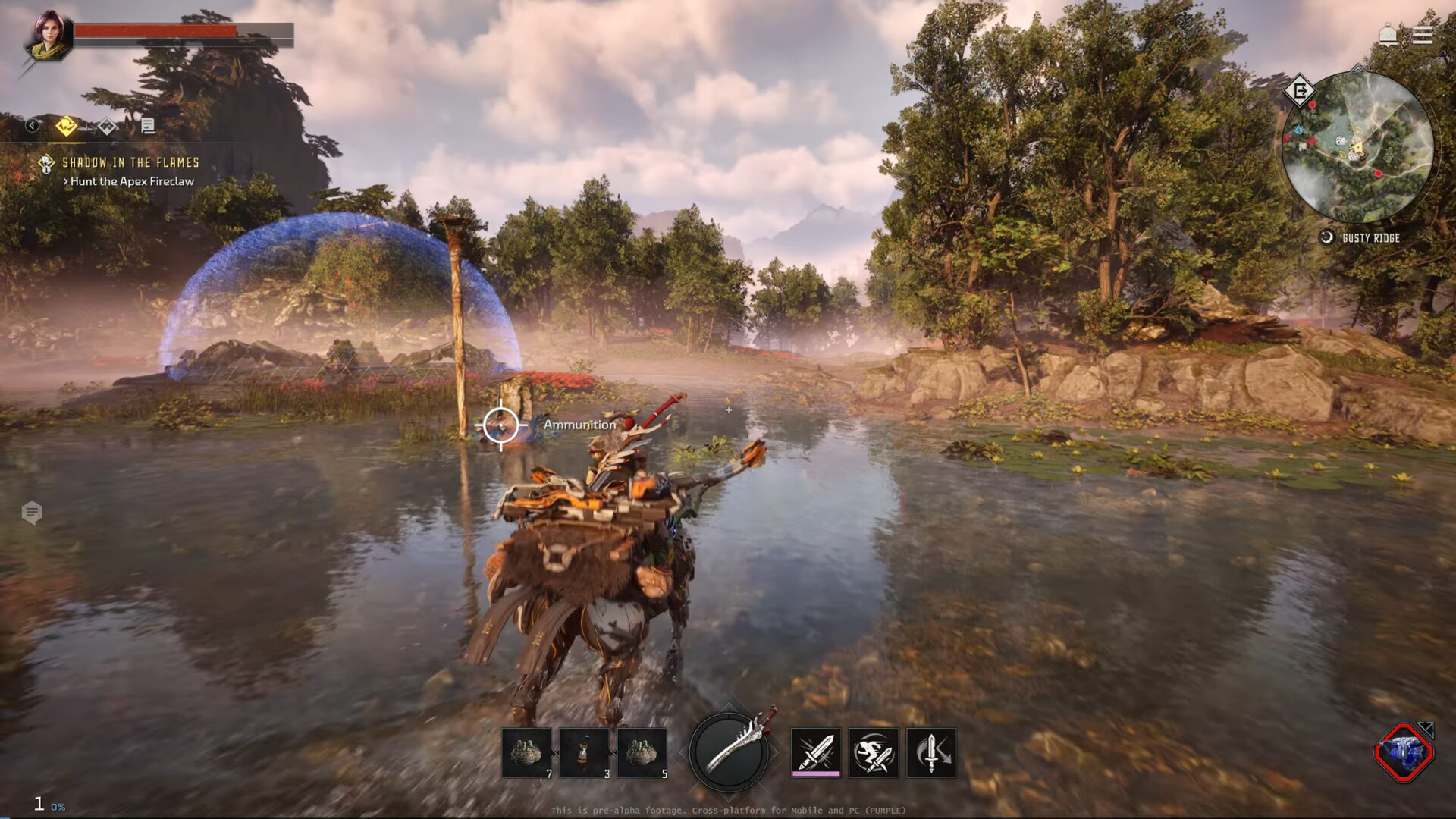The width and height of the screenshot is (1456, 819).
Task: Use the potion bottle with count 3
Action: coord(585,753)
